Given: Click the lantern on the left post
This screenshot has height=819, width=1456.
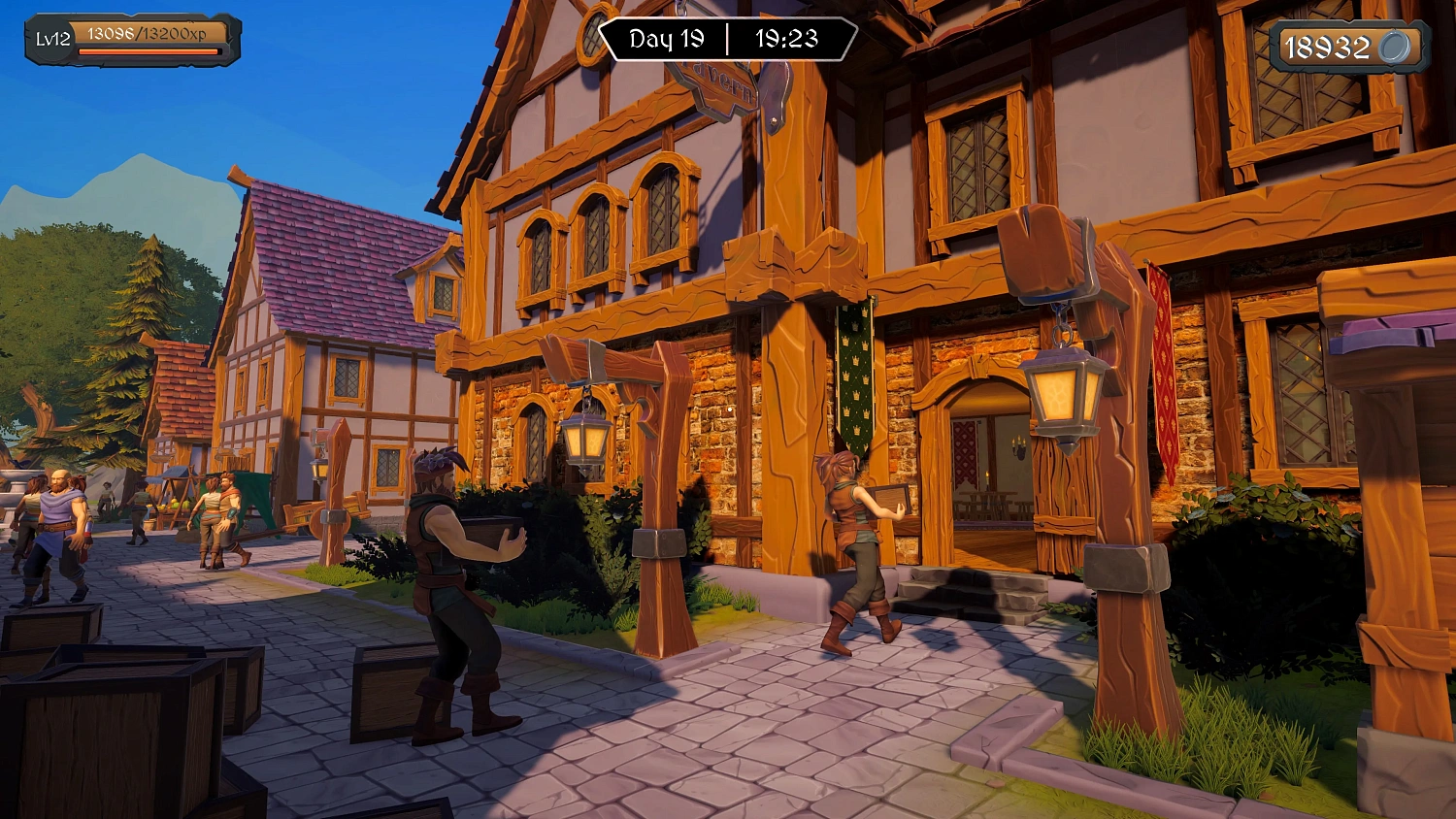Looking at the screenshot, I should [x=585, y=437].
